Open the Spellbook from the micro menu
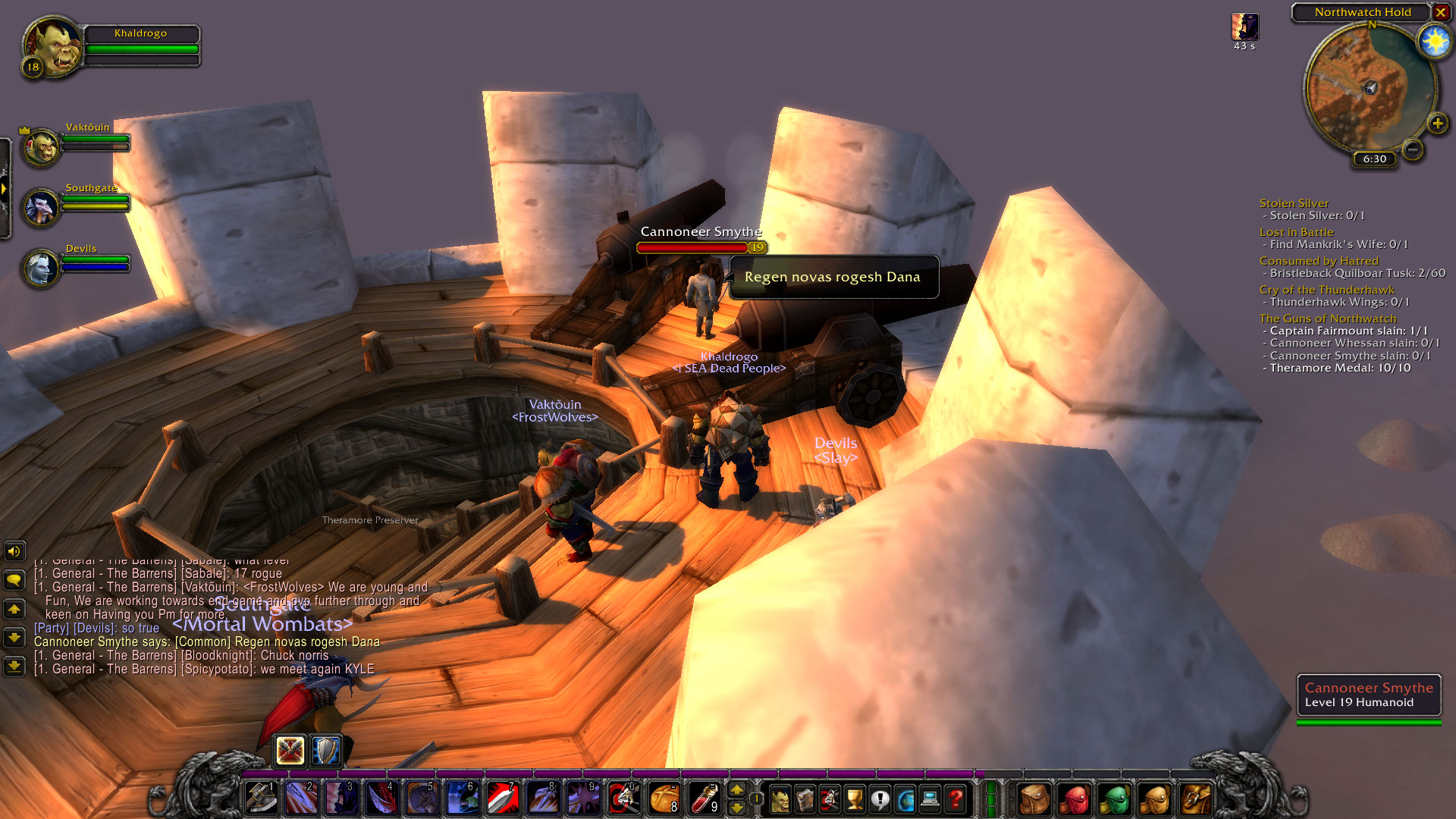The image size is (1456, 819). (805, 798)
